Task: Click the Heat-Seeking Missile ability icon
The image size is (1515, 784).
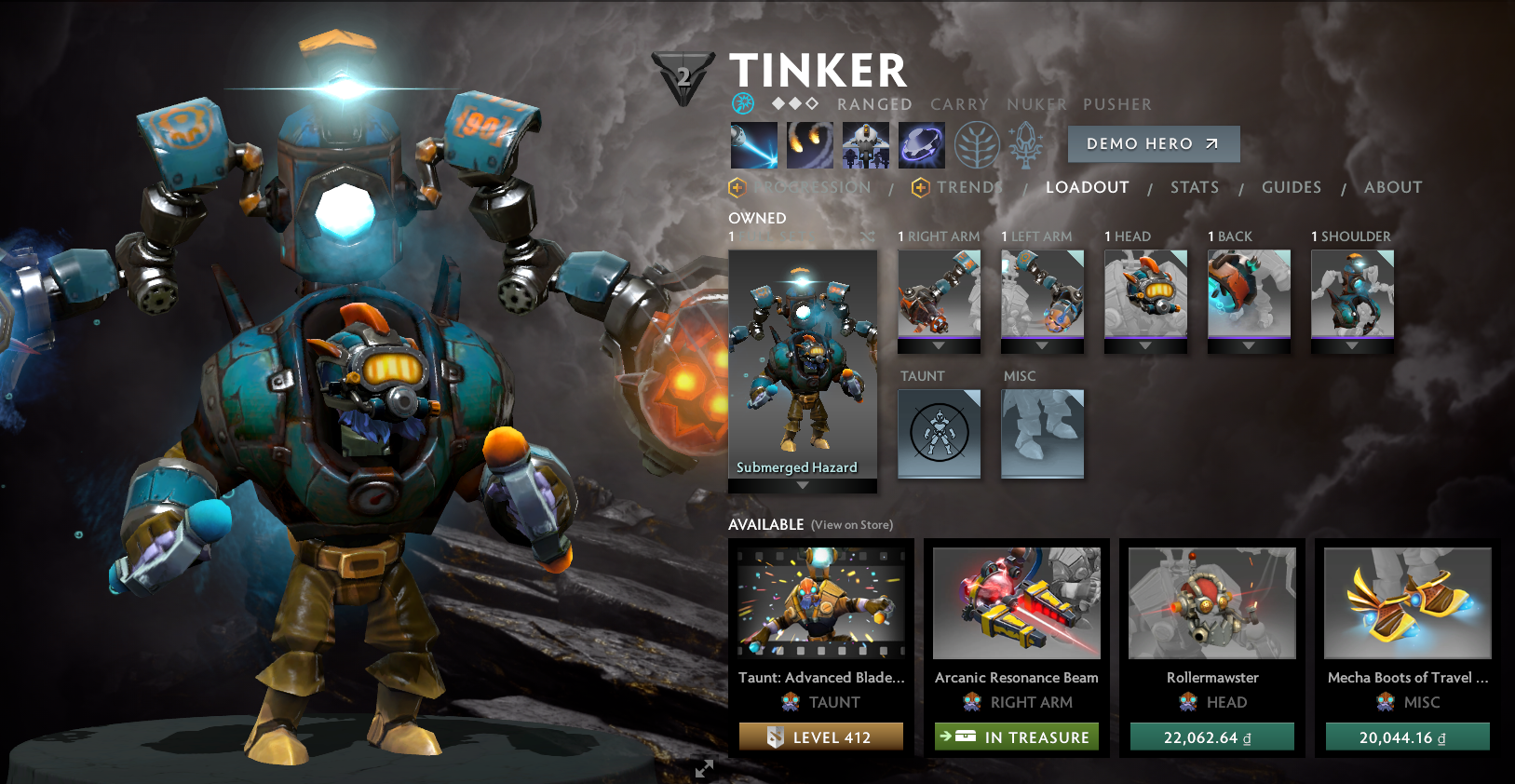Action: tap(809, 144)
